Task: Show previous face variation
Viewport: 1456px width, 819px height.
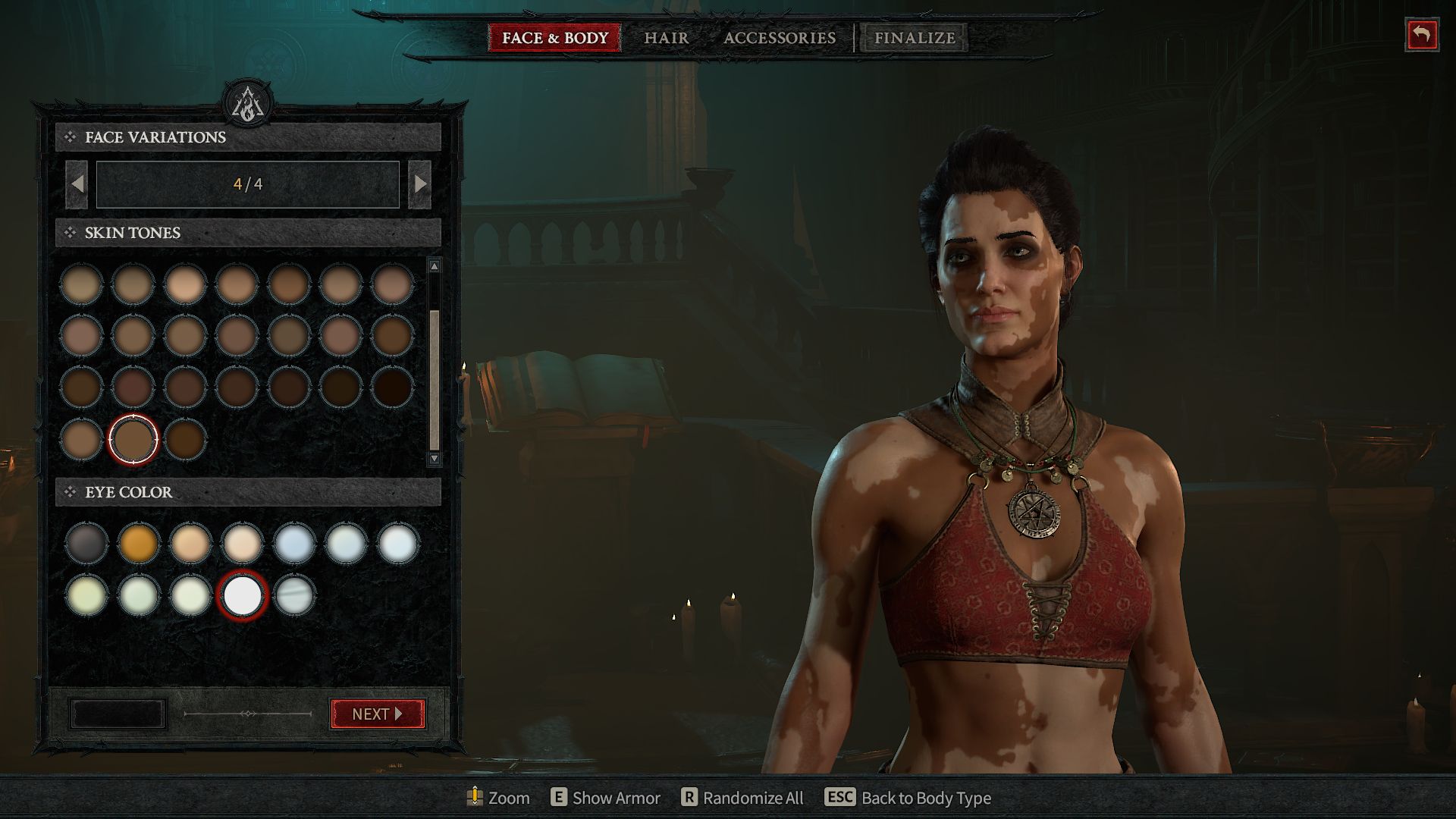Action: 77,184
